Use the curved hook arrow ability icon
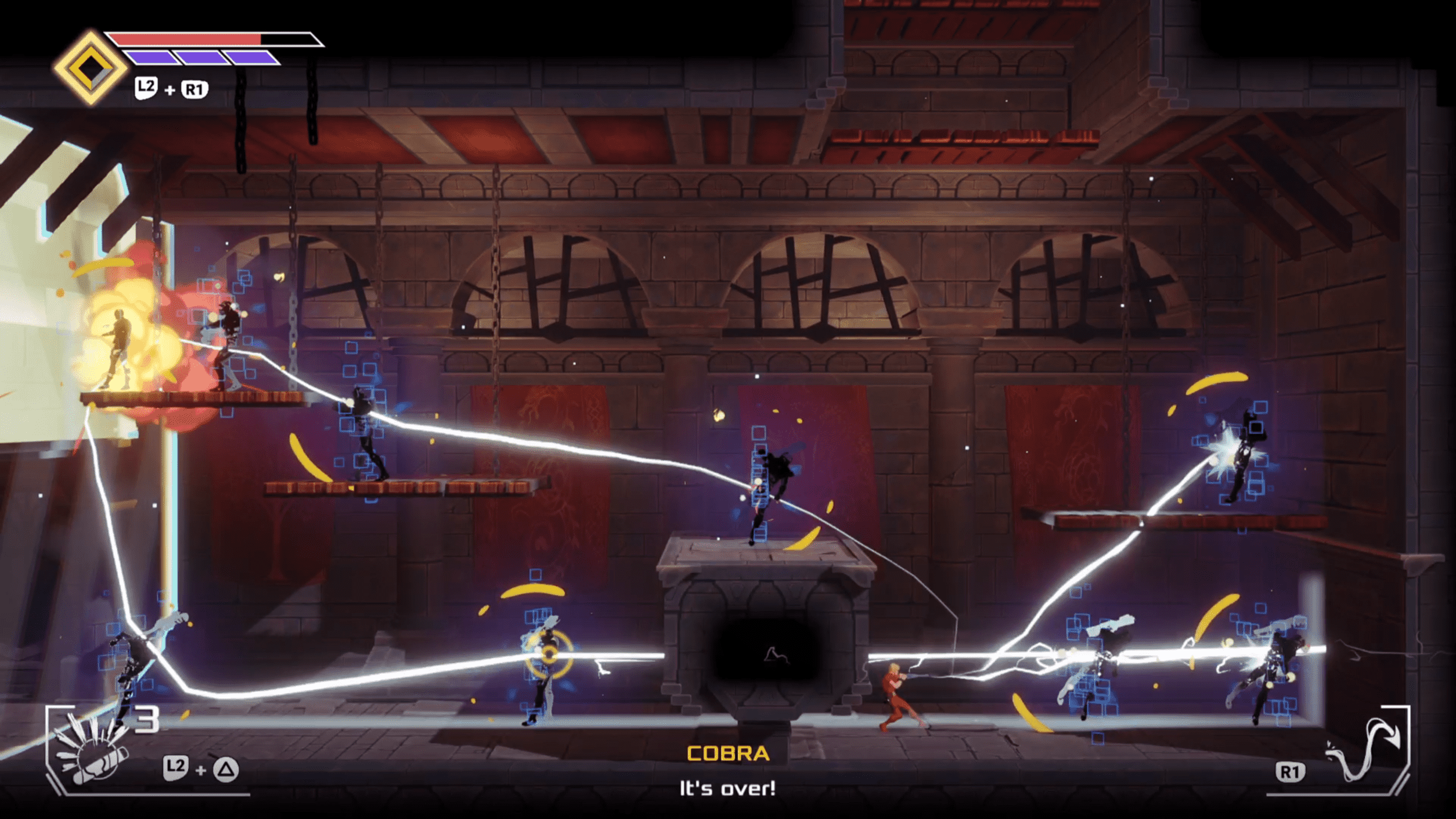1456x819 pixels. (x=1365, y=750)
